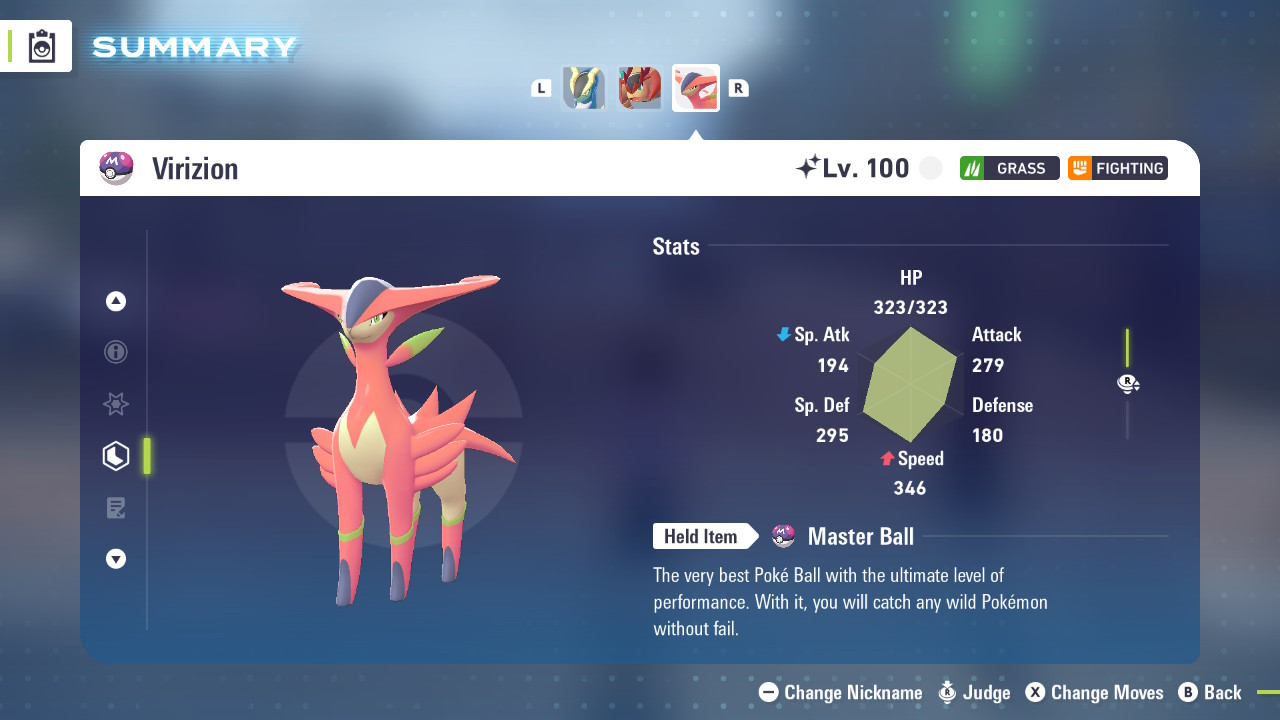
Task: Select the hexagonal stats page tab
Action: [x=116, y=456]
